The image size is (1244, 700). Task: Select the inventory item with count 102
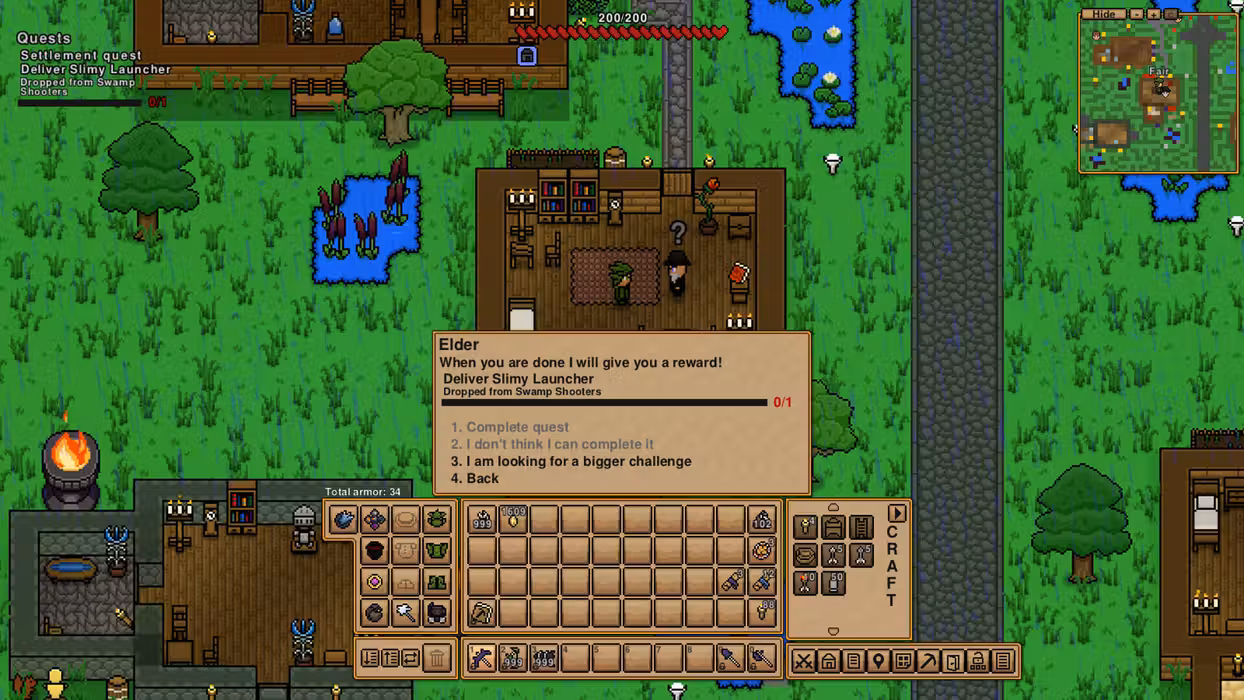[762, 519]
